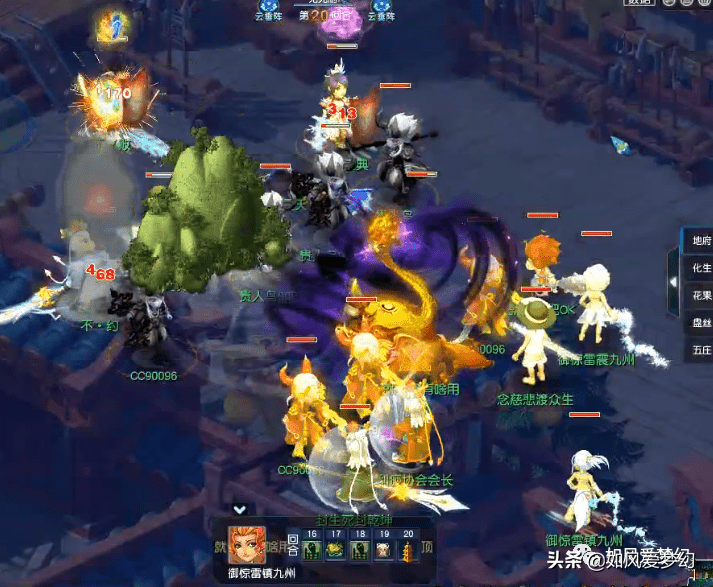Collapse the side panel with the arrow handle
713x587 pixels.
pos(674,283)
